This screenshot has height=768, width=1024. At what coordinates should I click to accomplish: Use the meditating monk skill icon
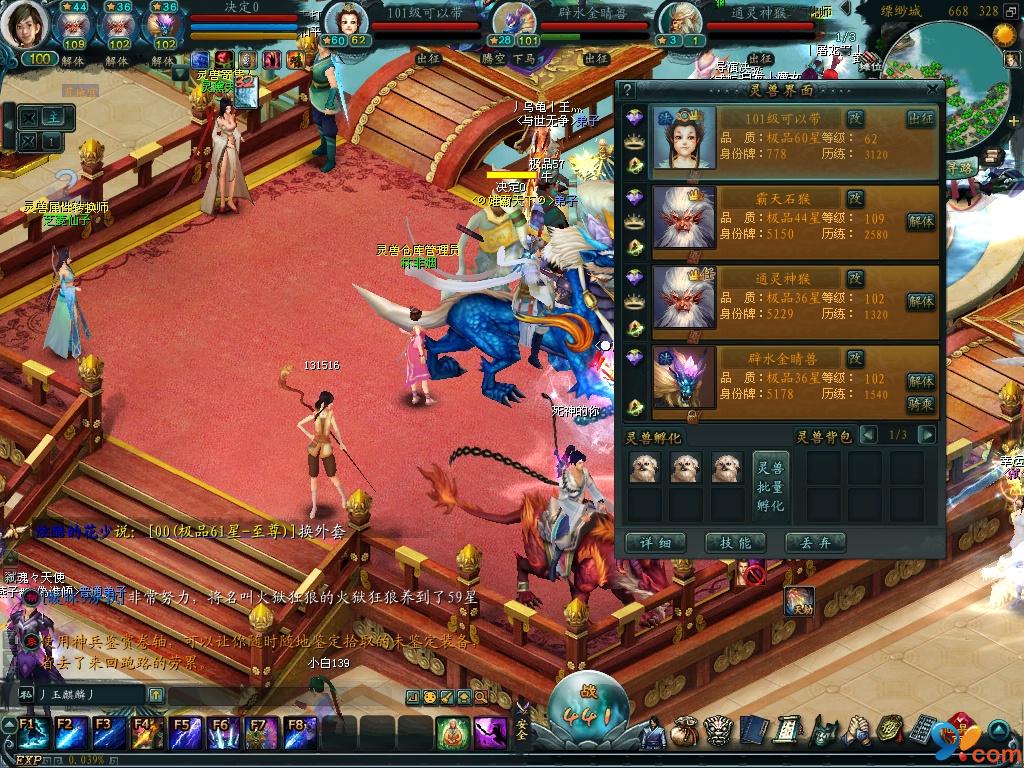pos(453,733)
